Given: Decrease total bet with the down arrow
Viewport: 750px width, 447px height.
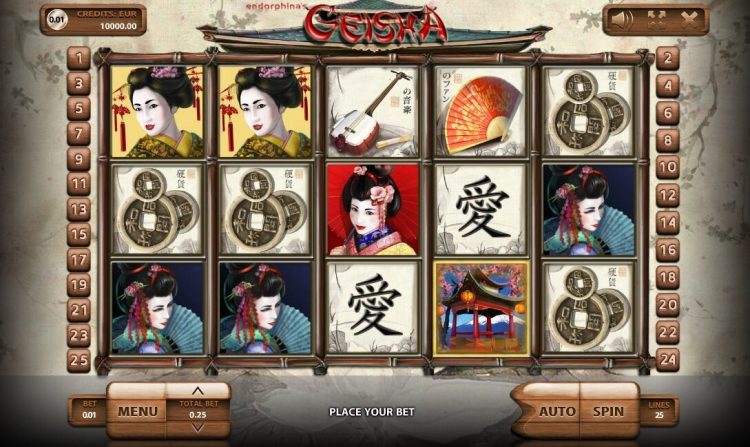Looking at the screenshot, I should click(x=198, y=428).
